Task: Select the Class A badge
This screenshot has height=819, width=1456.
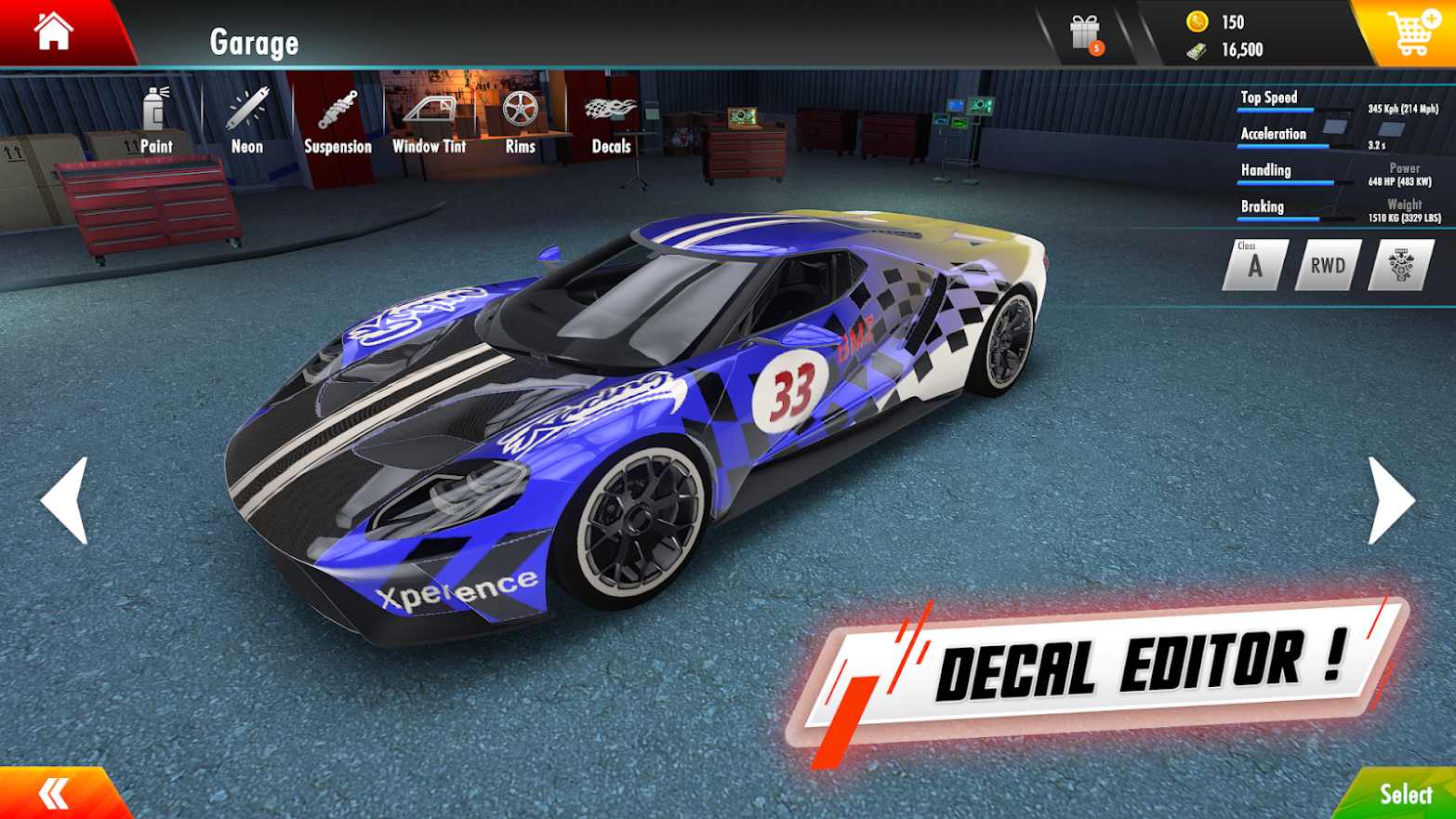Action: tap(1255, 265)
